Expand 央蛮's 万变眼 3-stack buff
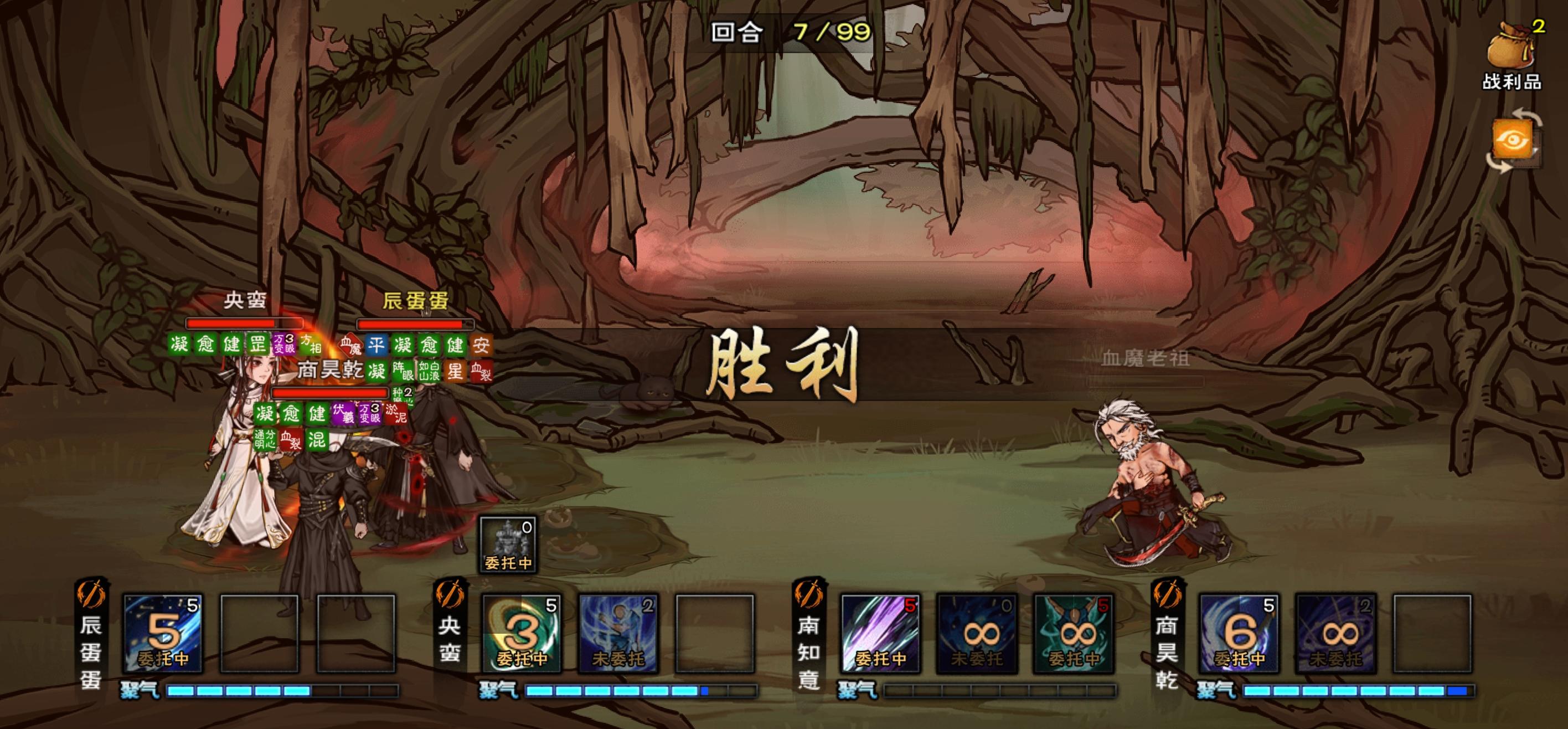 tap(285, 345)
